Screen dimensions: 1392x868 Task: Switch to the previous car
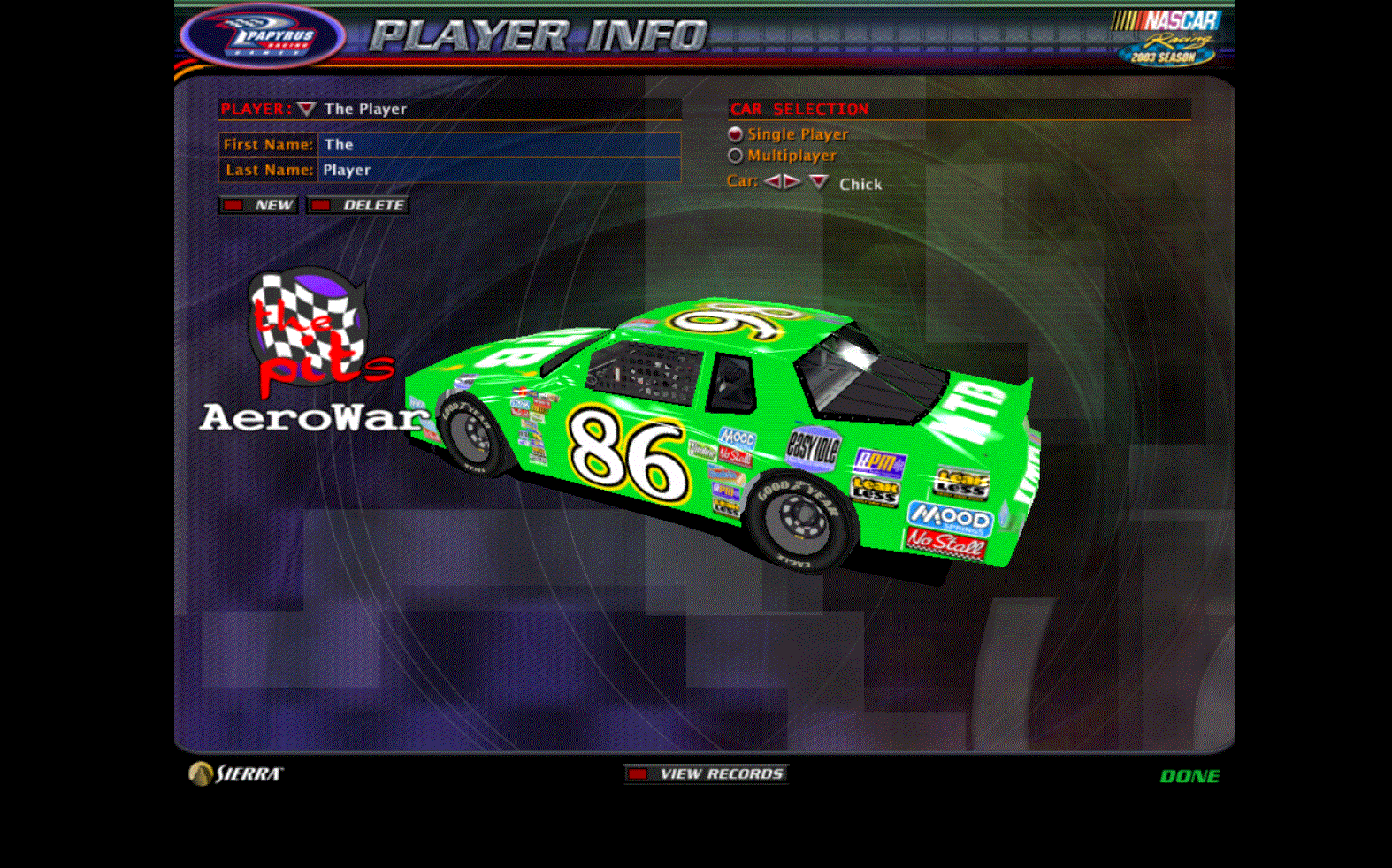click(773, 182)
